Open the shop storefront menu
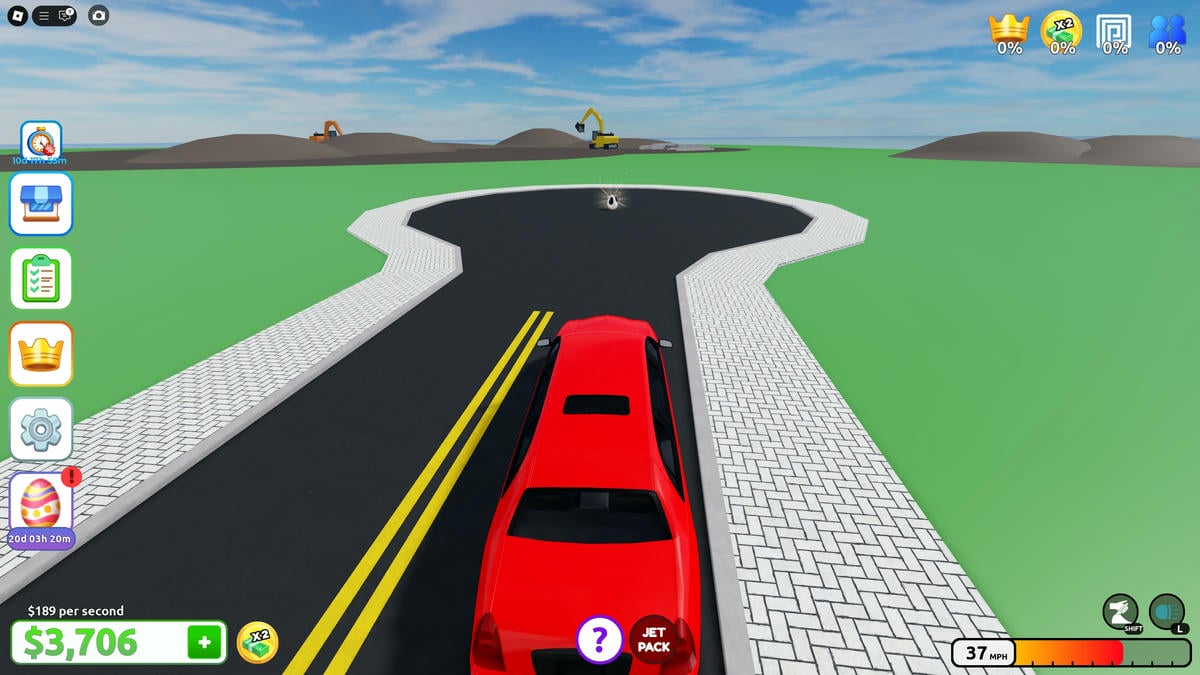Screen dimensions: 1200x675 (41, 203)
